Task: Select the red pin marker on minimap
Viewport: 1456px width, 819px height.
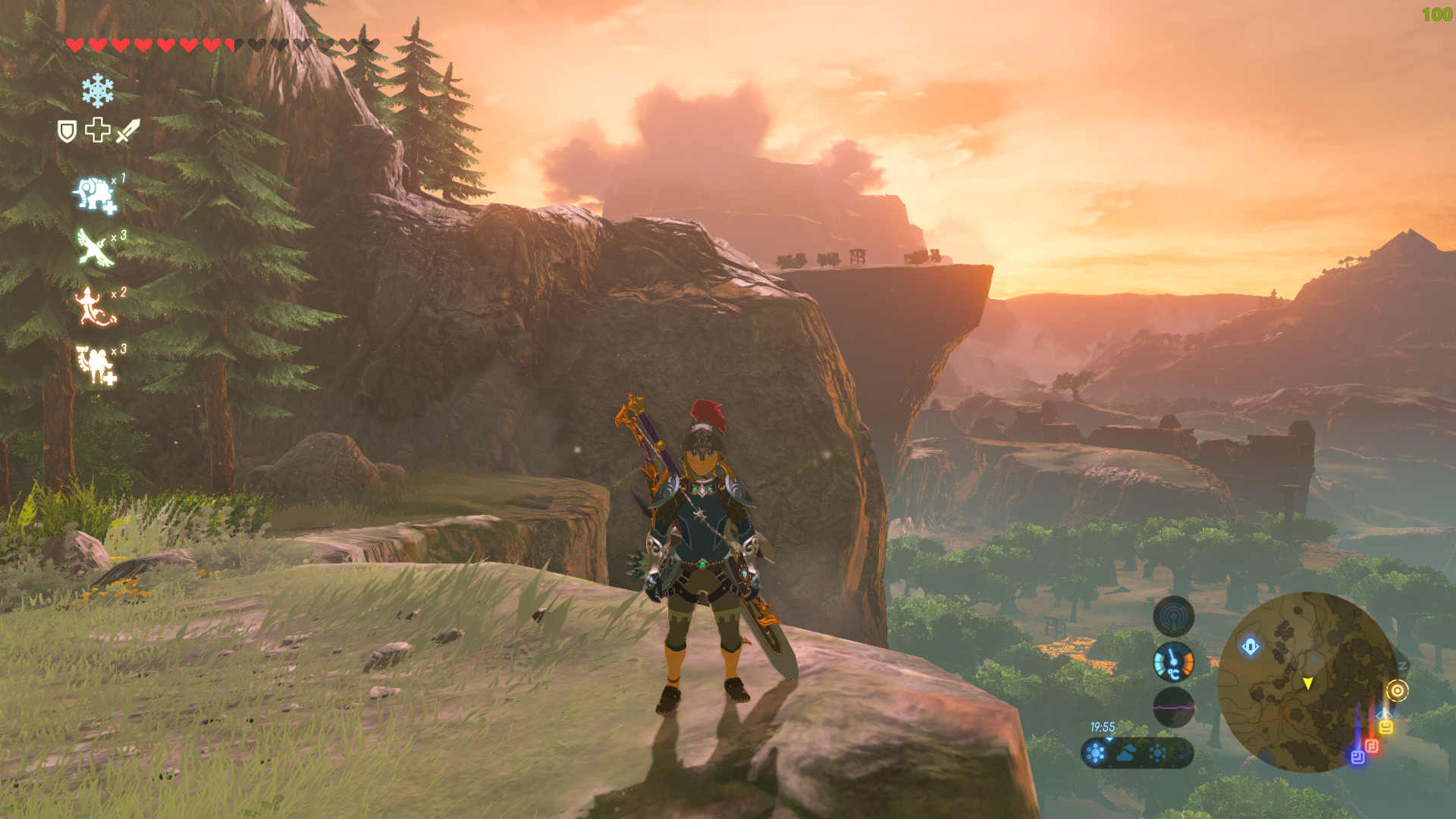Action: [1371, 746]
